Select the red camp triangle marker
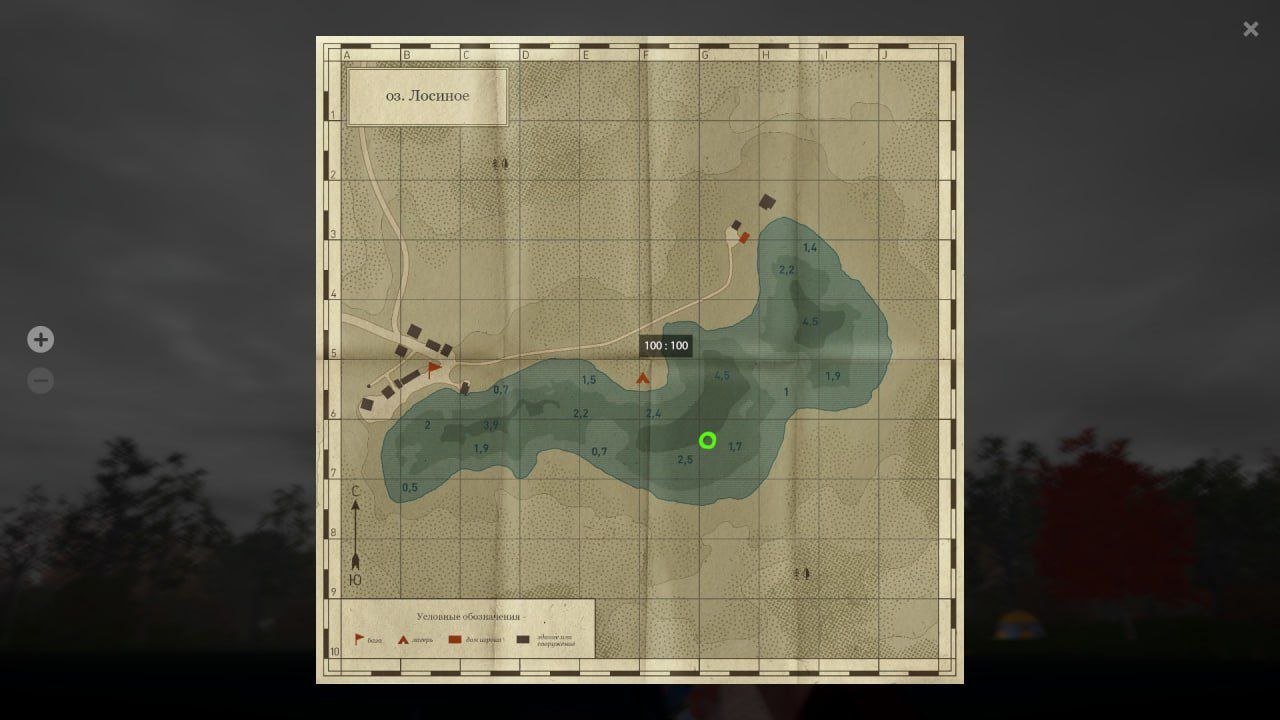The image size is (1280, 720). (x=643, y=378)
